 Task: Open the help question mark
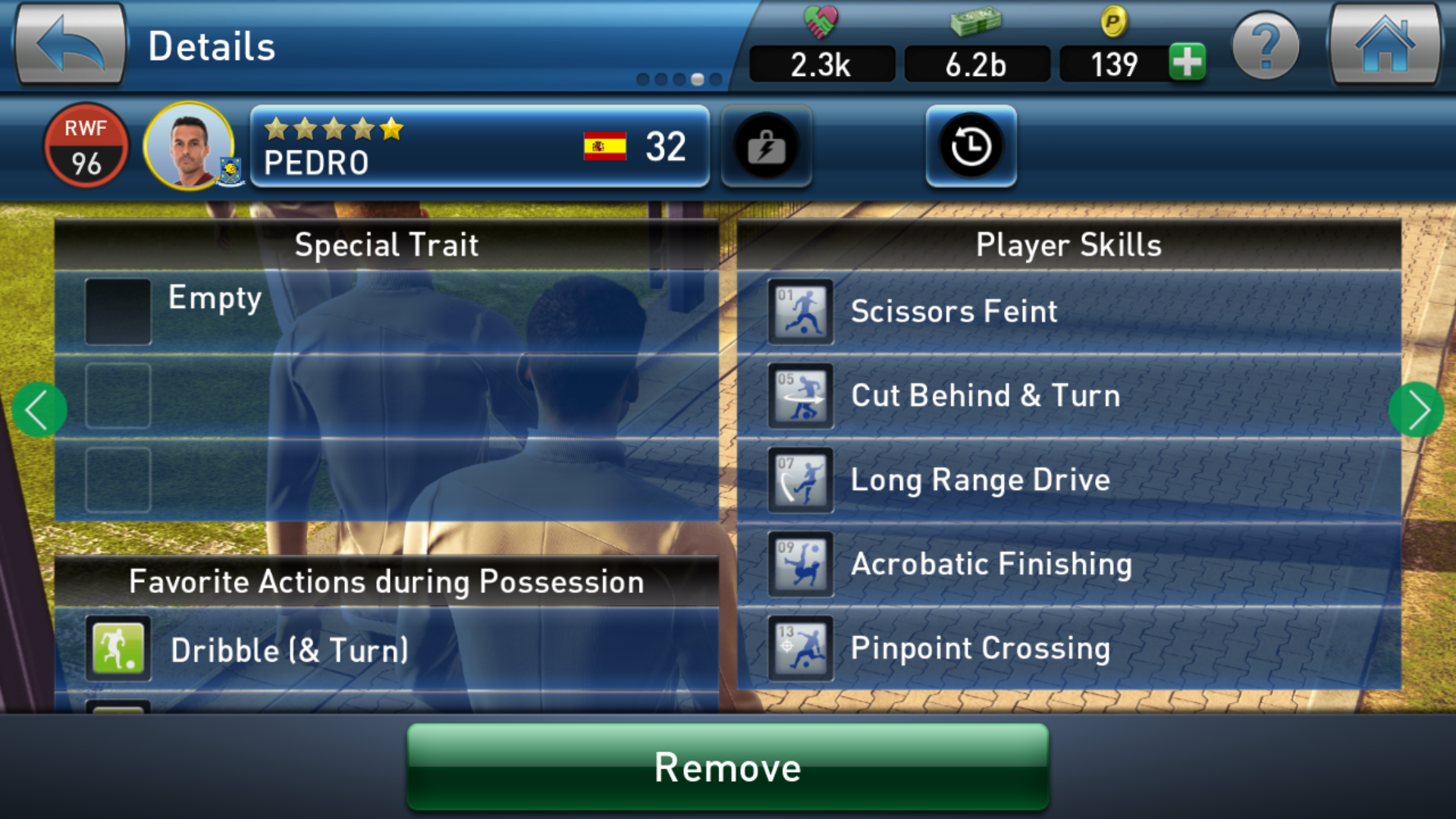pyautogui.click(x=1265, y=47)
